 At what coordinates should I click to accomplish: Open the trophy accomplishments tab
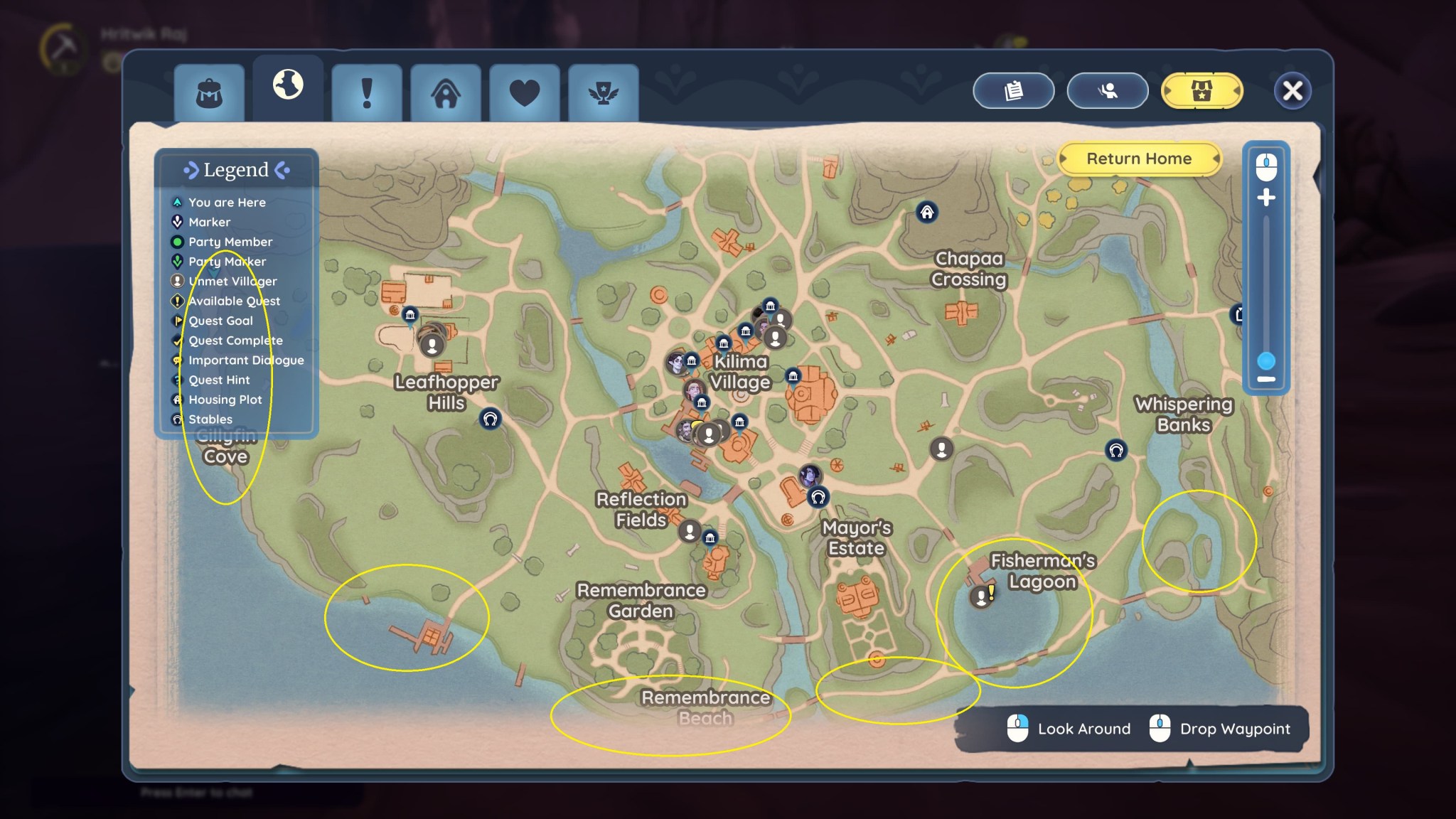(603, 93)
